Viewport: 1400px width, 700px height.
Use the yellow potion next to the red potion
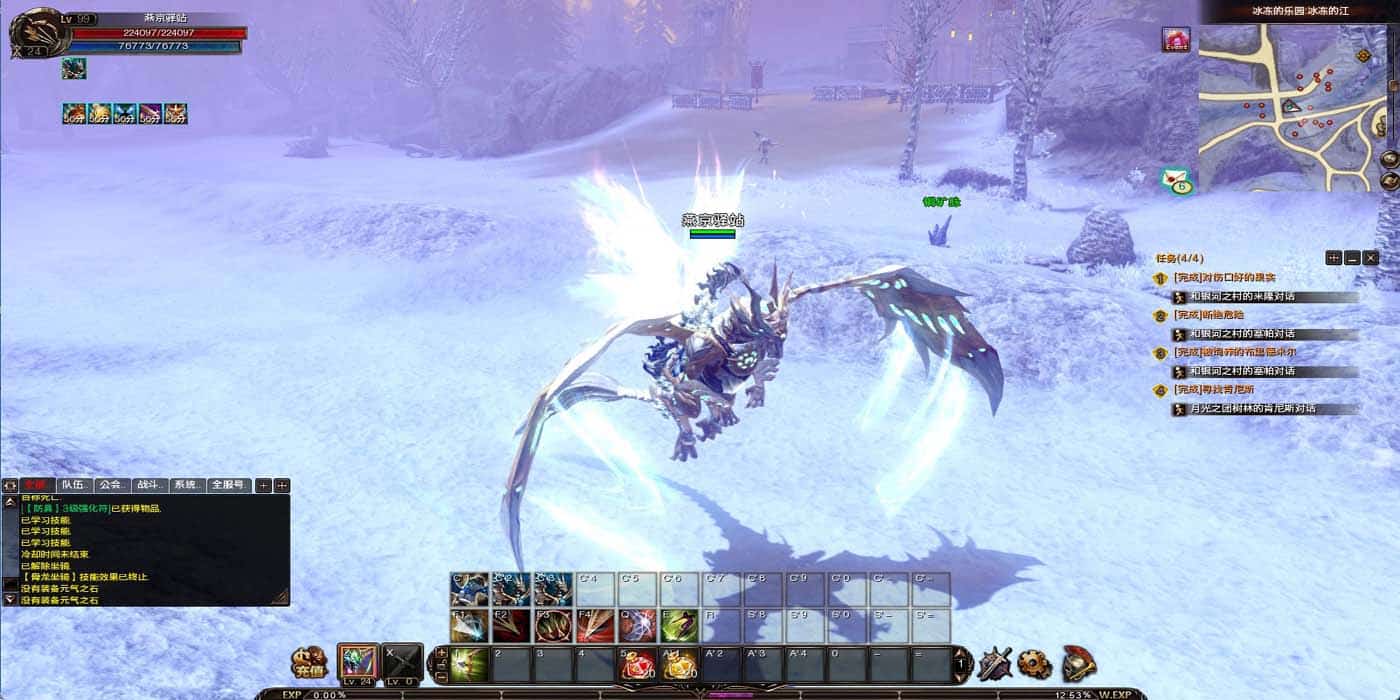click(x=681, y=664)
